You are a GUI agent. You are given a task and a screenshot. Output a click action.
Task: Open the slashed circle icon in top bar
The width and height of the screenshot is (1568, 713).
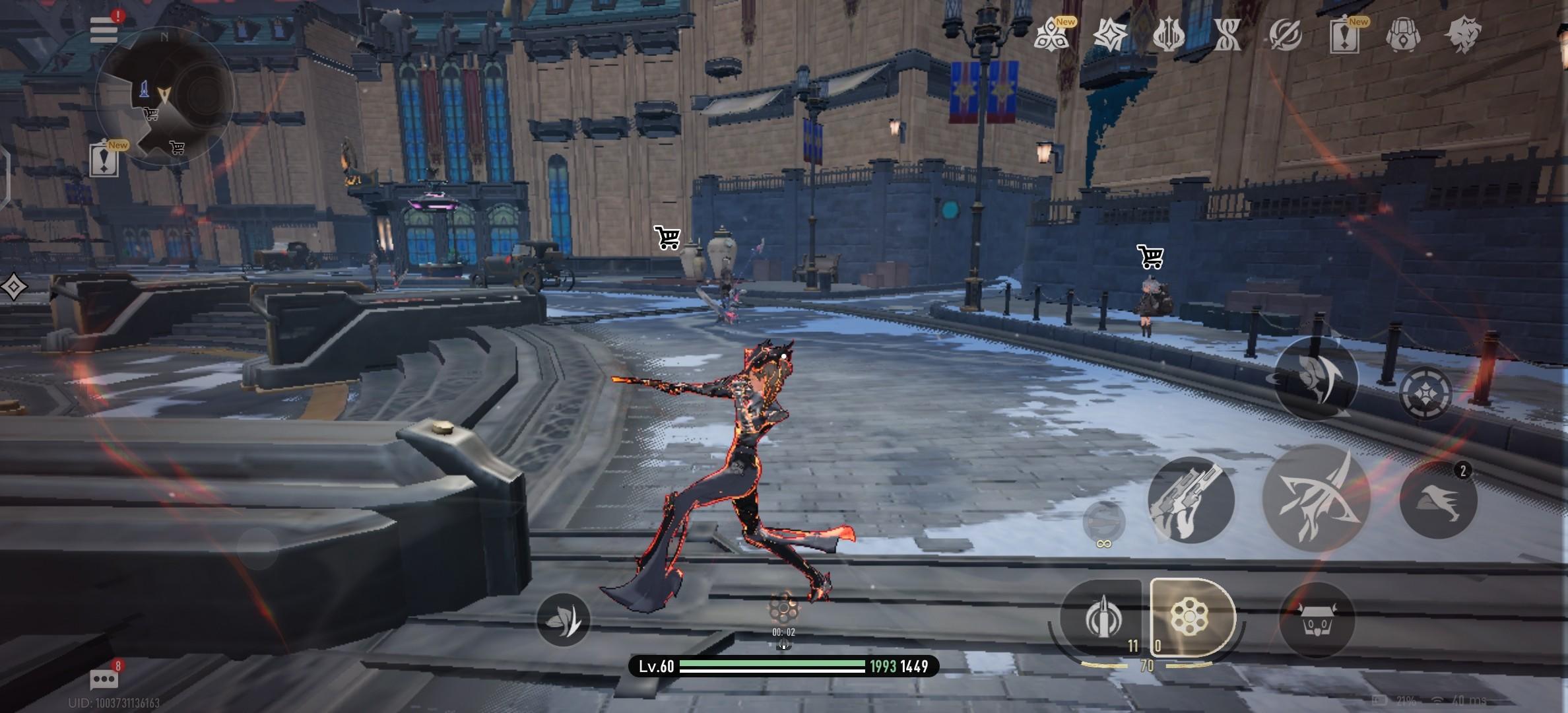(x=1286, y=34)
